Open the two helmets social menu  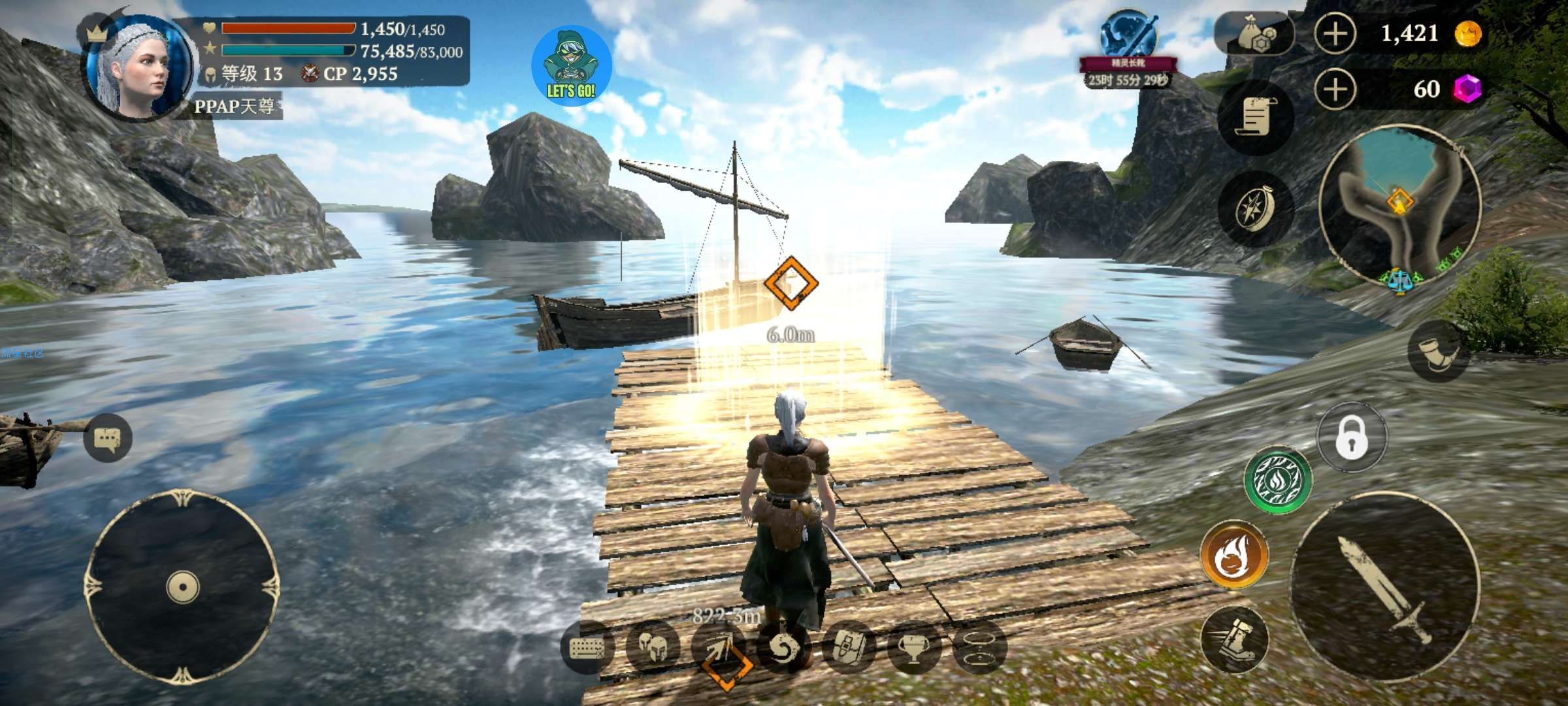click(652, 647)
